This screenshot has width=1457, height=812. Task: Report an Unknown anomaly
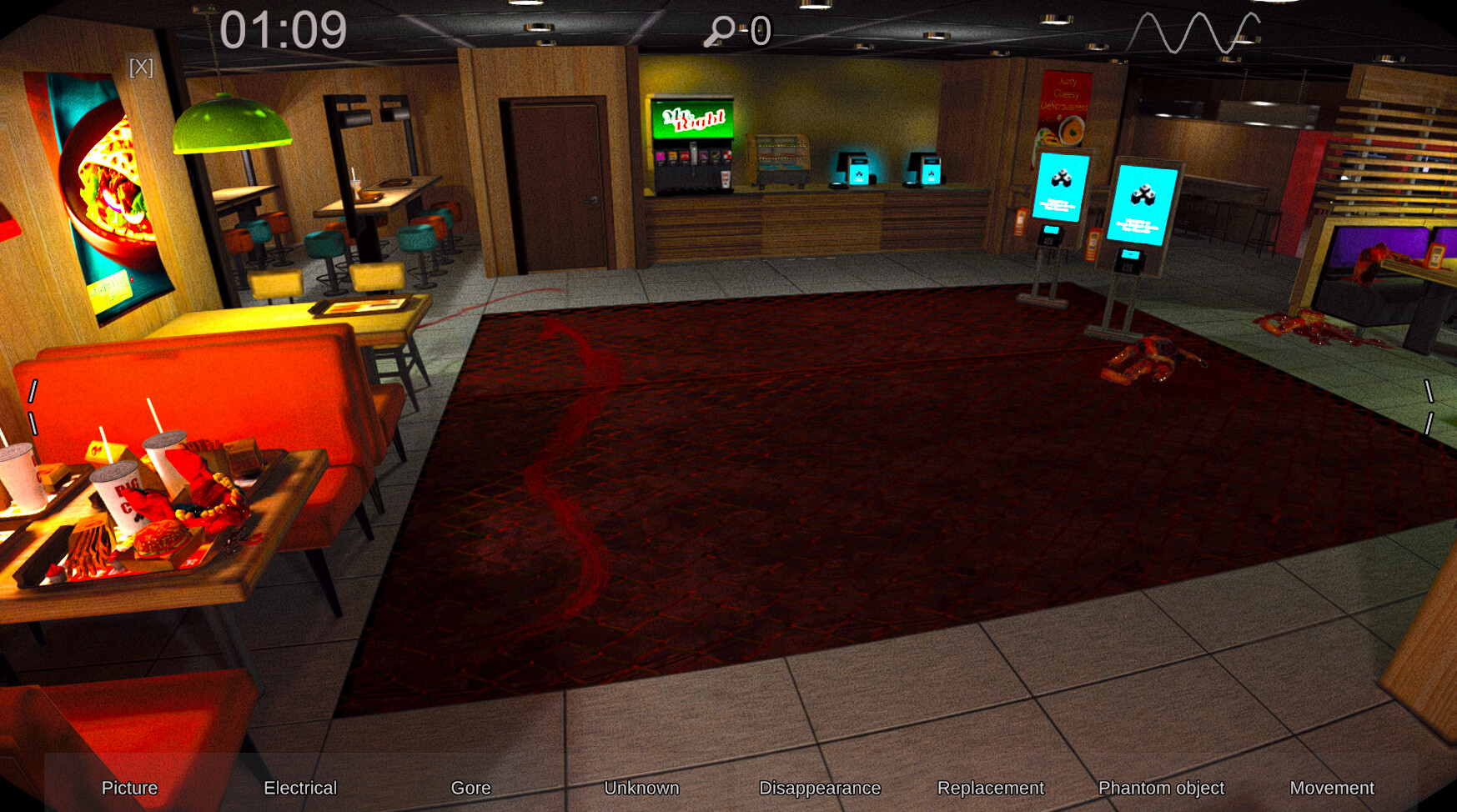643,788
